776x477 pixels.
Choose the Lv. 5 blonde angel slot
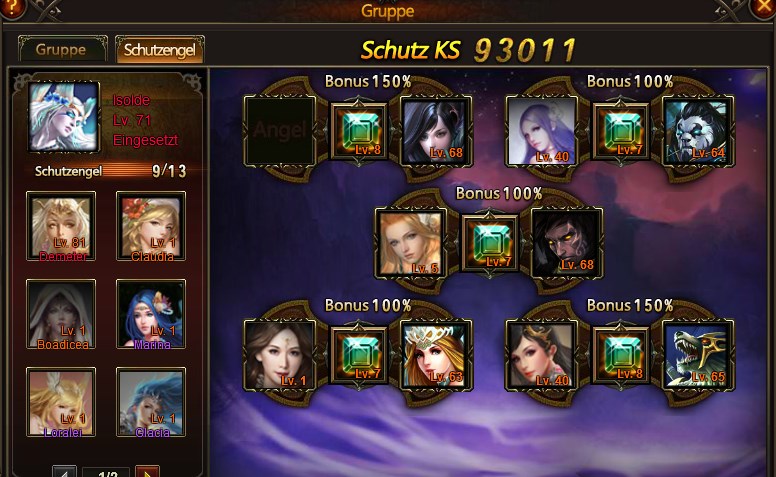(410, 242)
